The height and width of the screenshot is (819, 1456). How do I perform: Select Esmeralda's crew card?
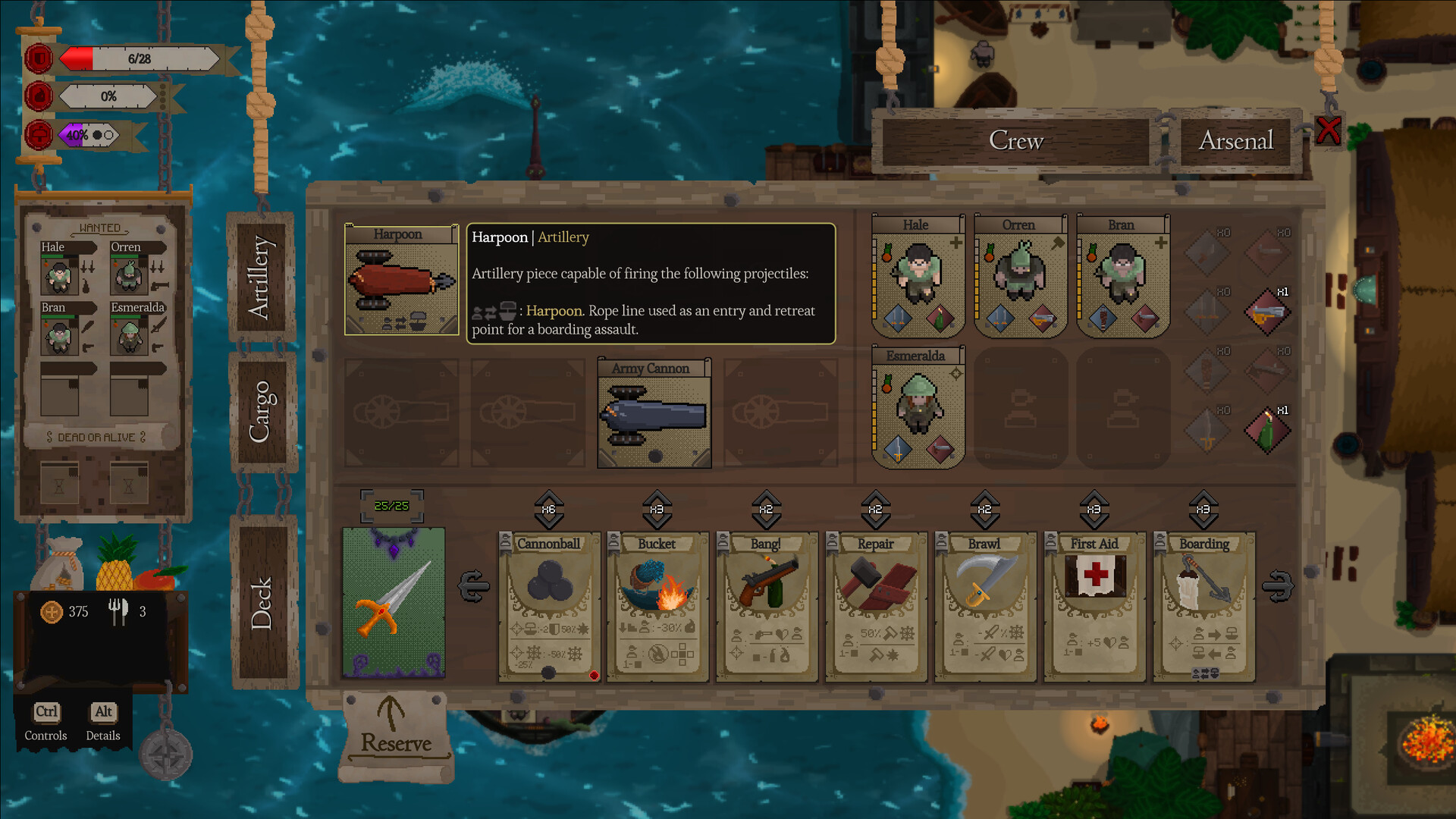pyautogui.click(x=918, y=407)
